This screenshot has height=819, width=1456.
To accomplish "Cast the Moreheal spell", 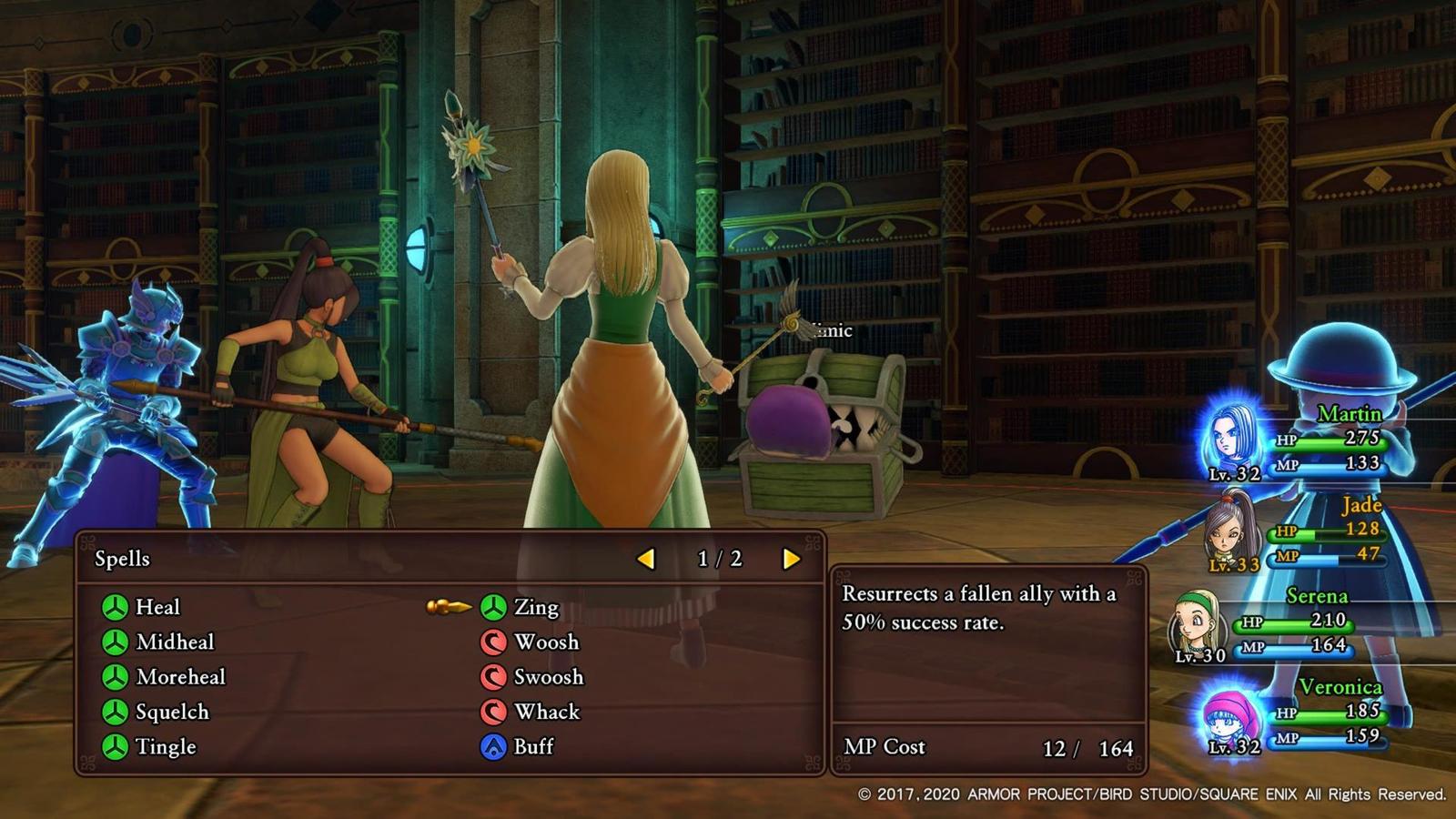I will pyautogui.click(x=179, y=677).
